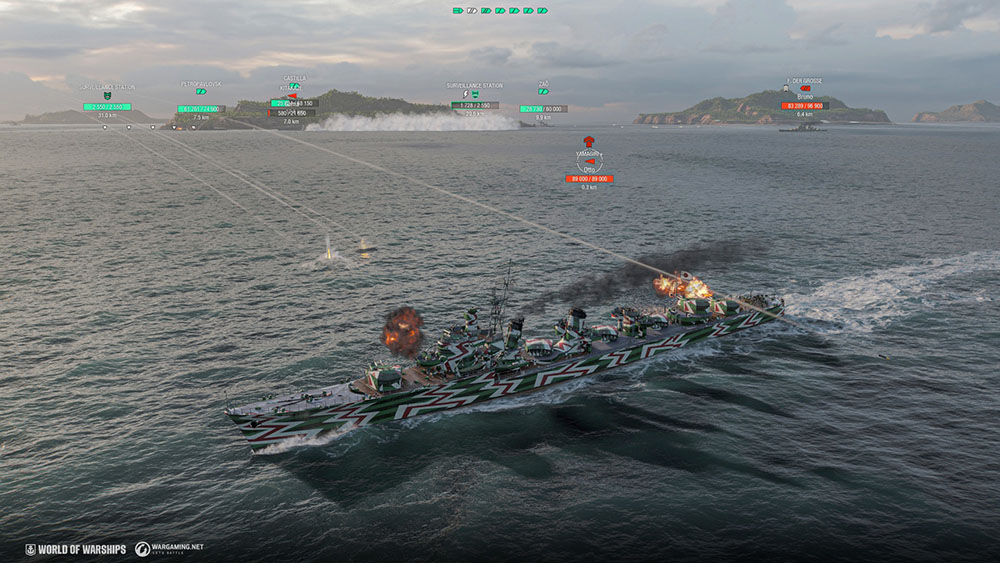Select the Castilla ship marker
Screen dimensions: 1000x563
point(293,88)
